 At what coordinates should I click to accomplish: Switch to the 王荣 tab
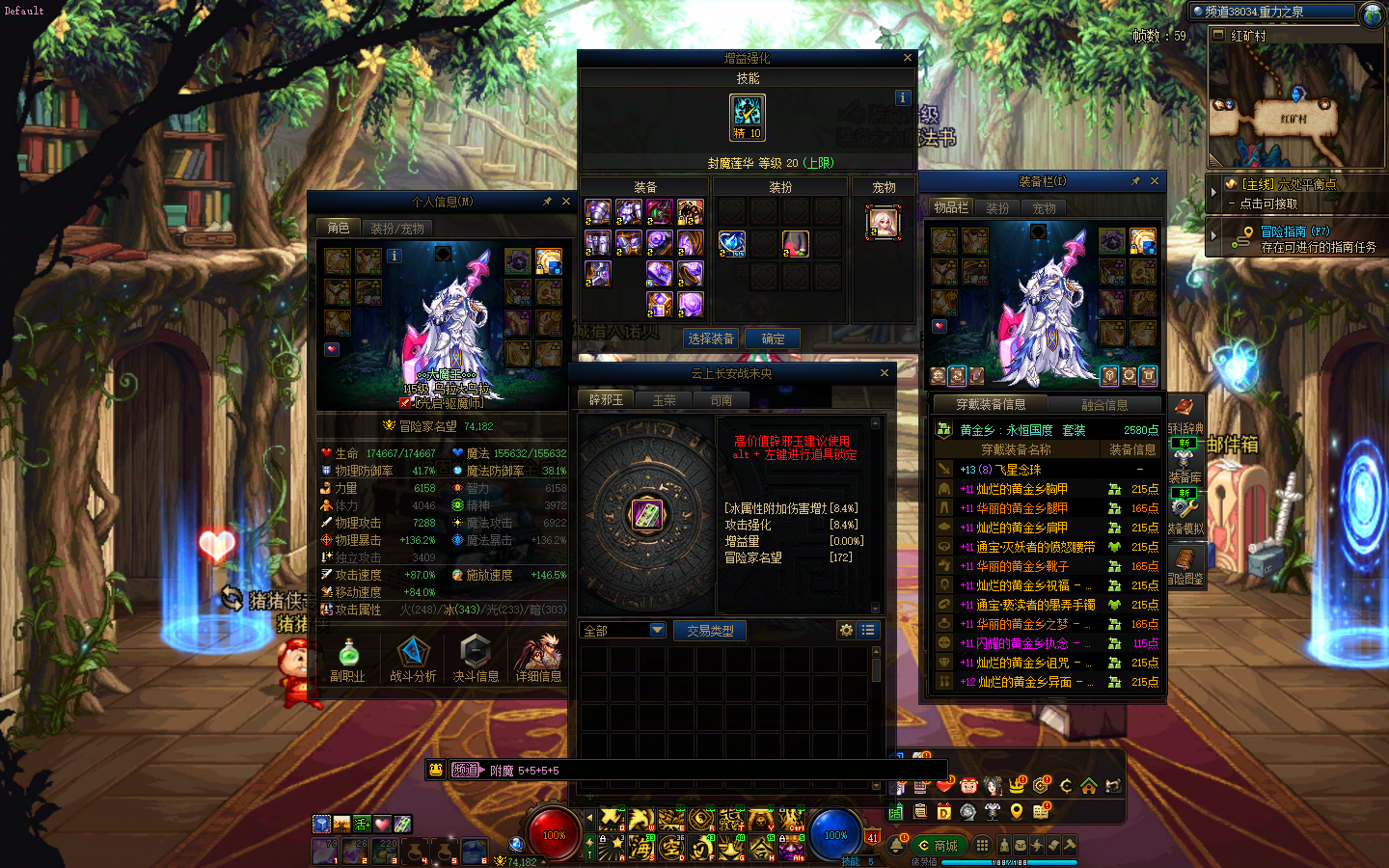[665, 400]
